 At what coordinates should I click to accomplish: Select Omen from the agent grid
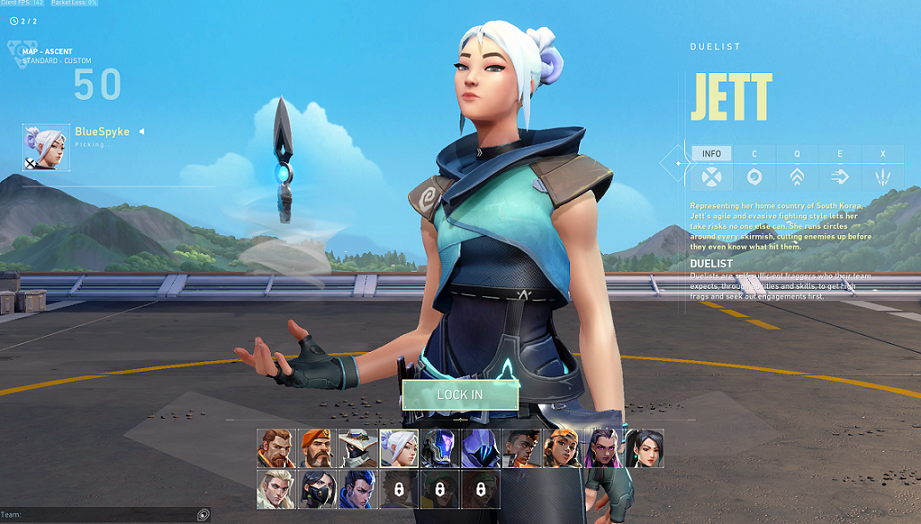pos(481,449)
